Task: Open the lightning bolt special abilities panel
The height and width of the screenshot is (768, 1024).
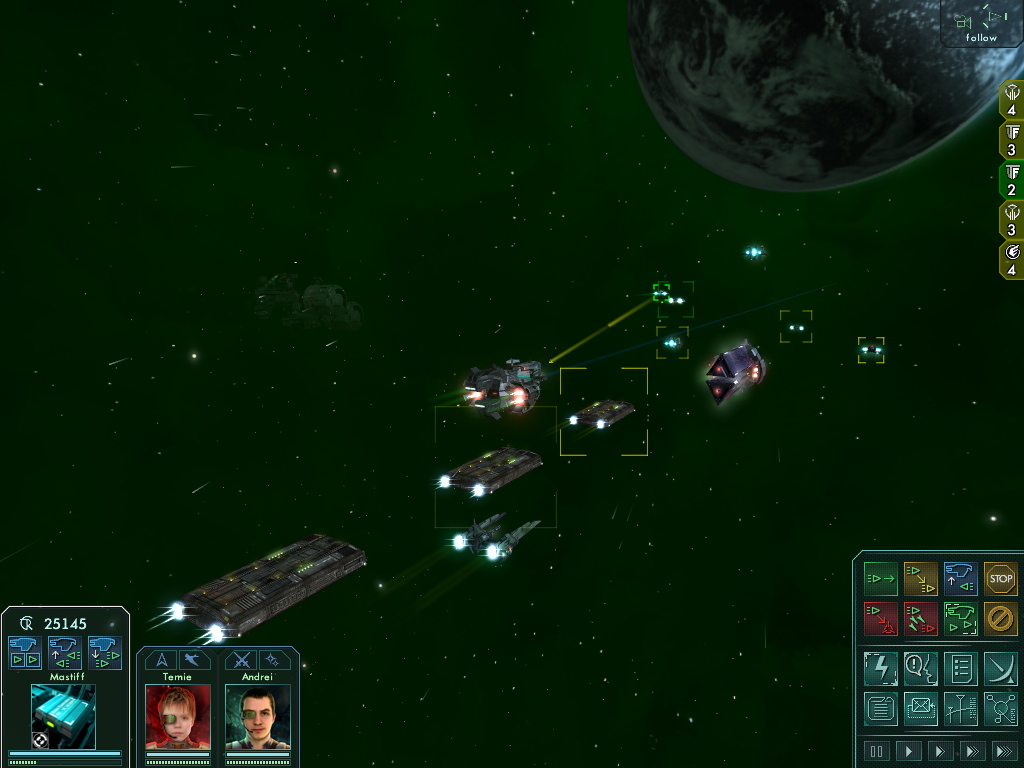Action: [881, 668]
